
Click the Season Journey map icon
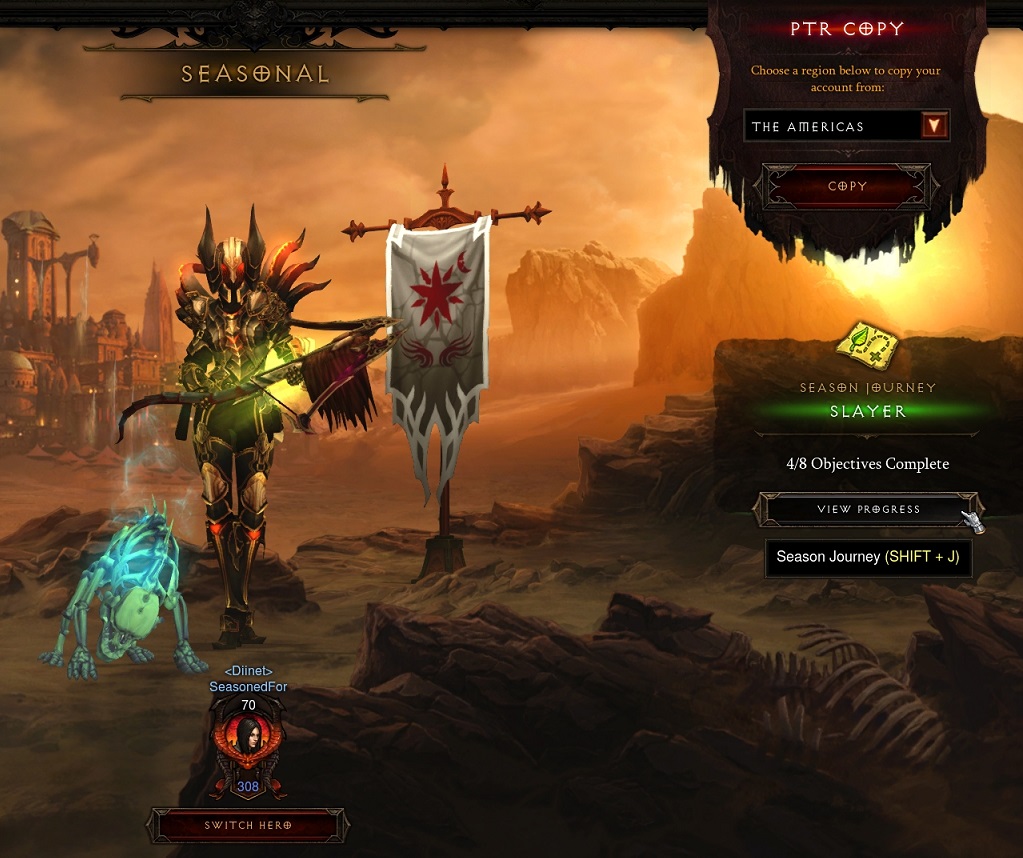coord(868,347)
